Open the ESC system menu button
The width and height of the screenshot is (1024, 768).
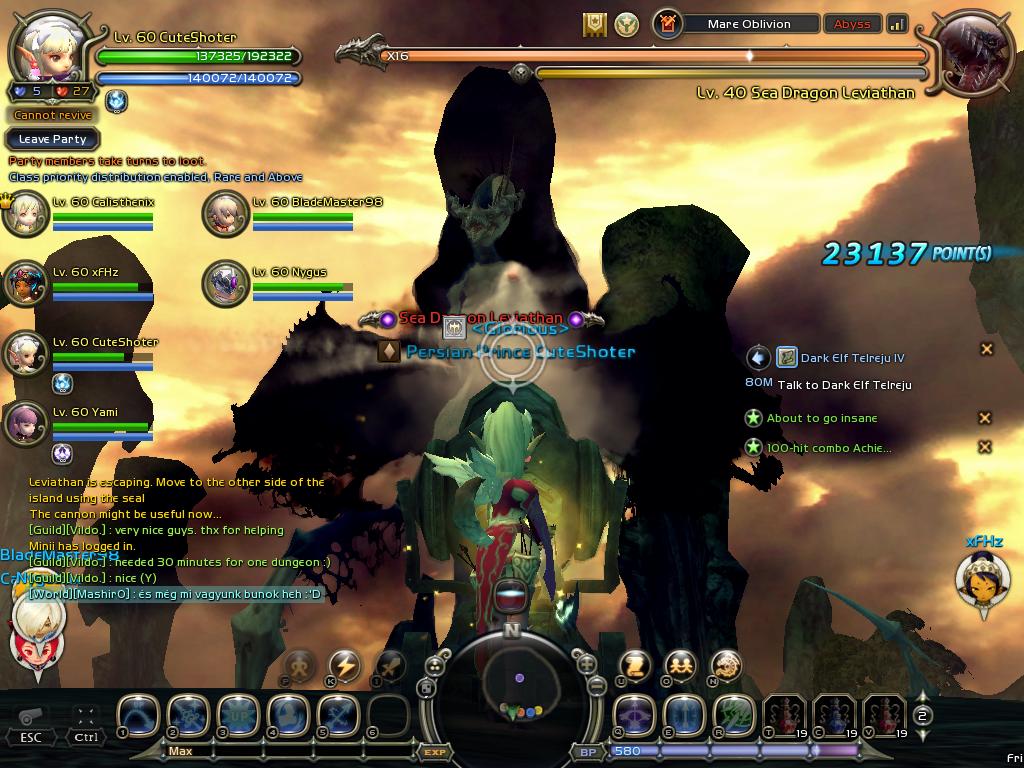pos(31,720)
